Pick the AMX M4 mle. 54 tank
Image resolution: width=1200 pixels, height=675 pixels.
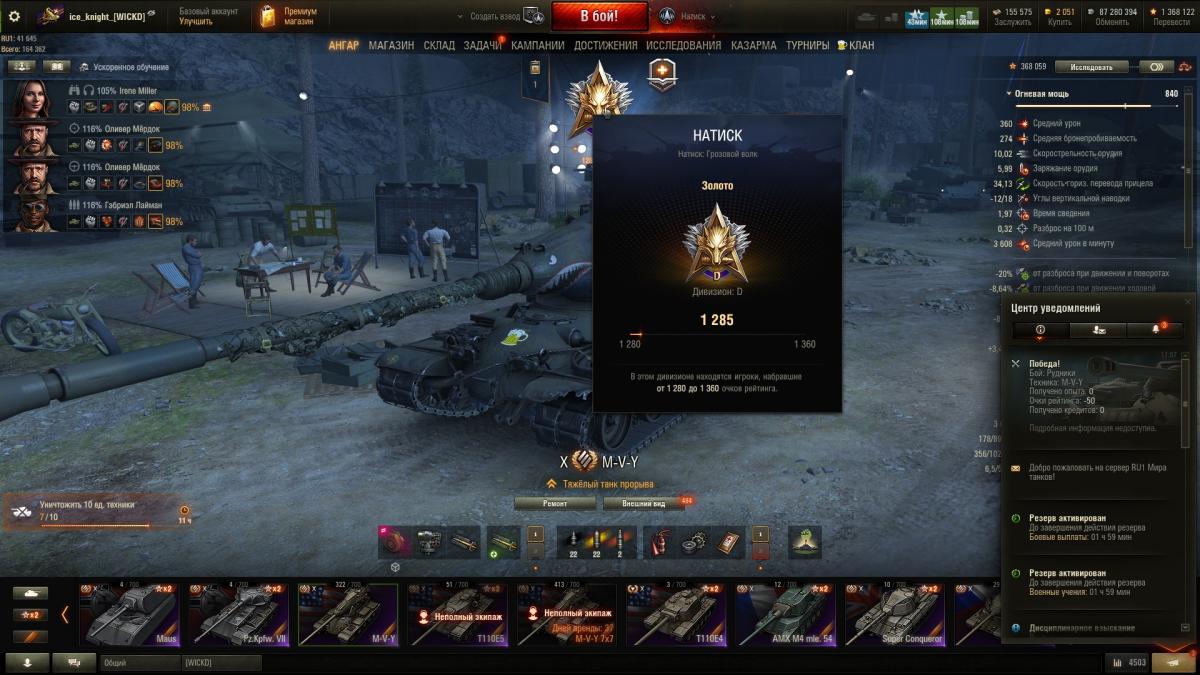pos(784,615)
